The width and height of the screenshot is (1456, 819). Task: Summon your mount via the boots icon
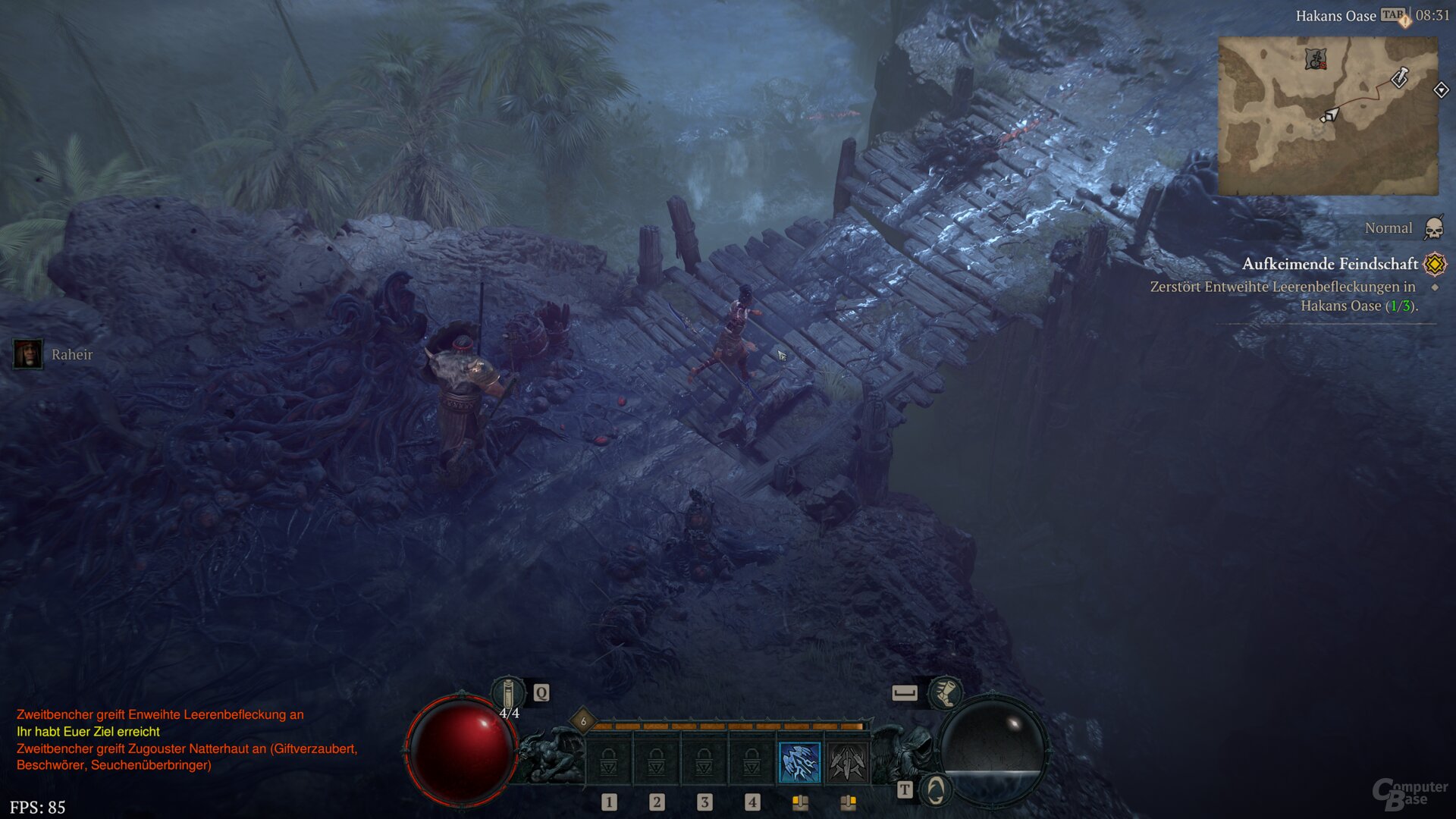click(946, 694)
